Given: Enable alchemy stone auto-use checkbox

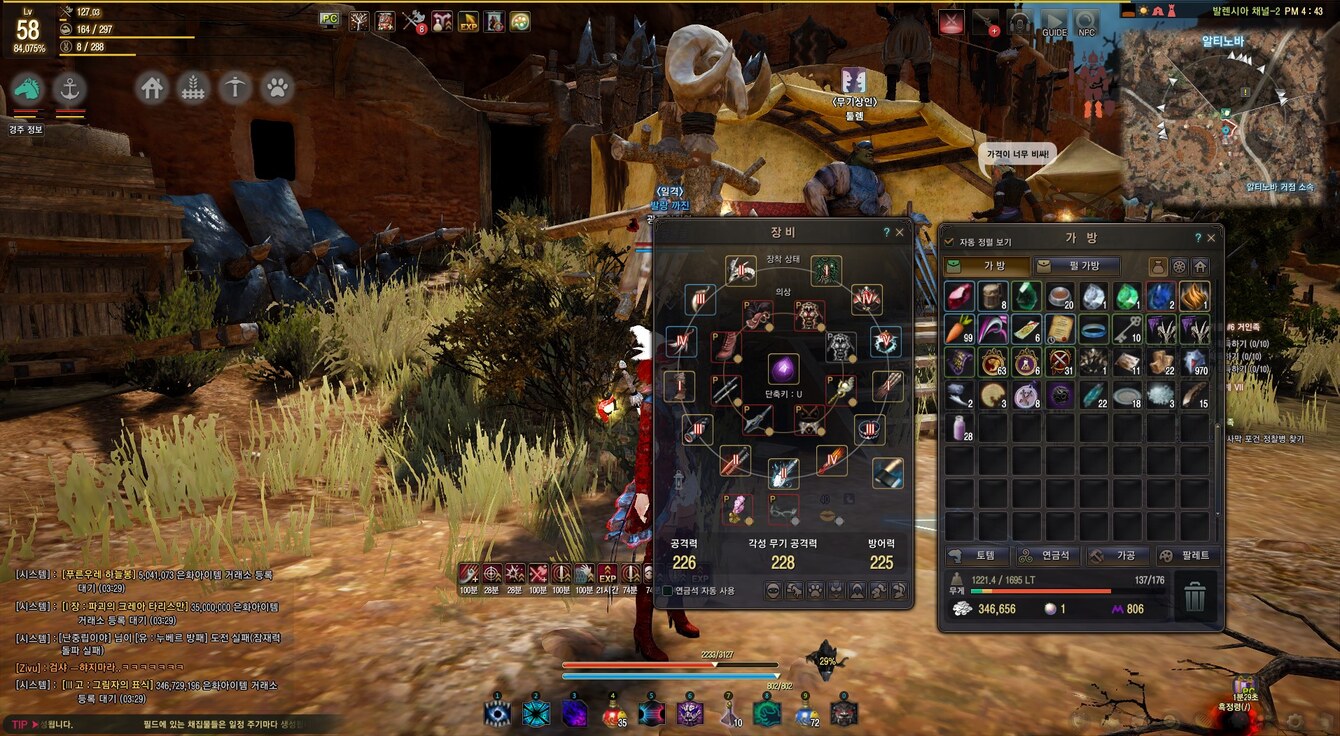Looking at the screenshot, I should (x=668, y=591).
